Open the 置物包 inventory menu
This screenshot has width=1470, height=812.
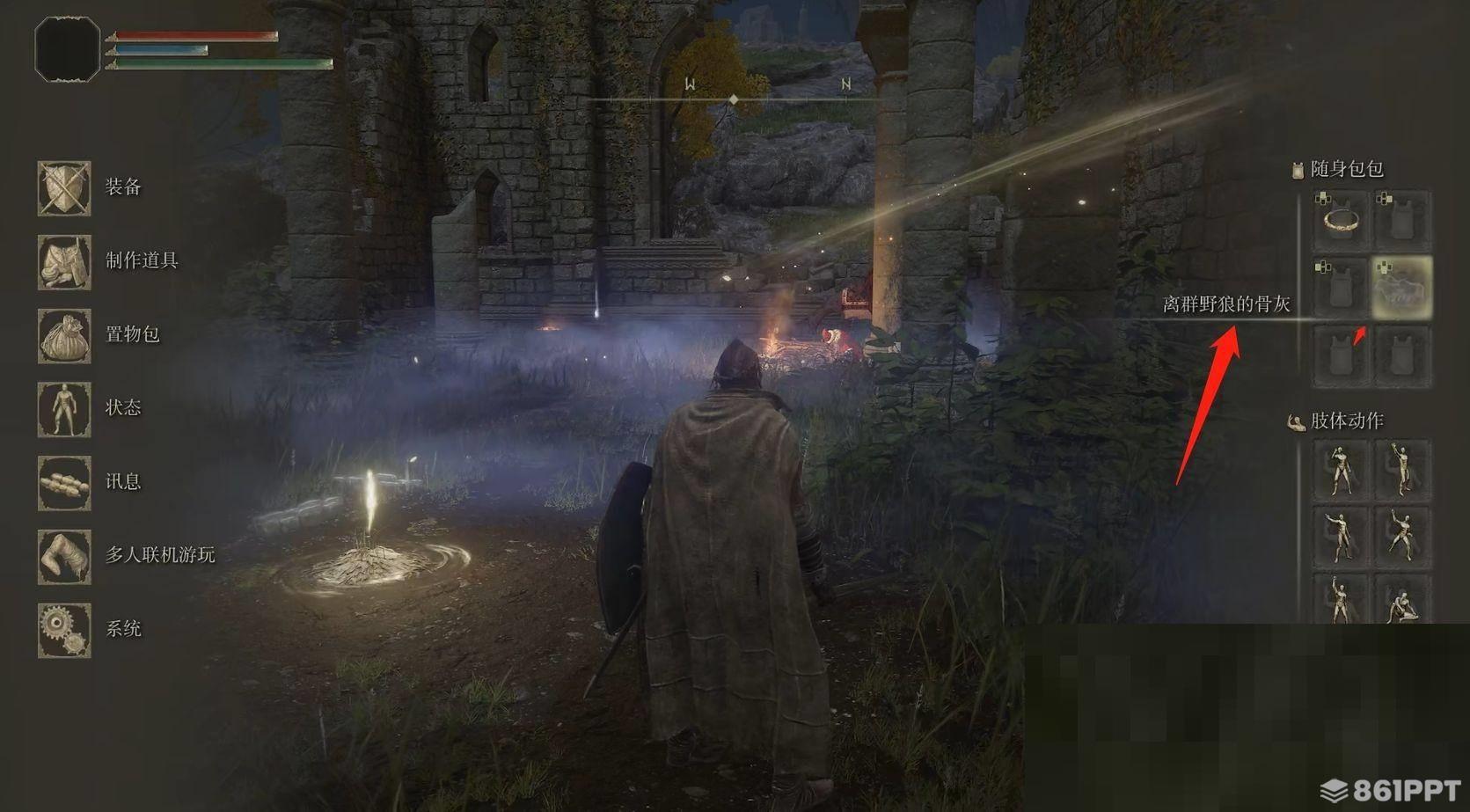64,335
